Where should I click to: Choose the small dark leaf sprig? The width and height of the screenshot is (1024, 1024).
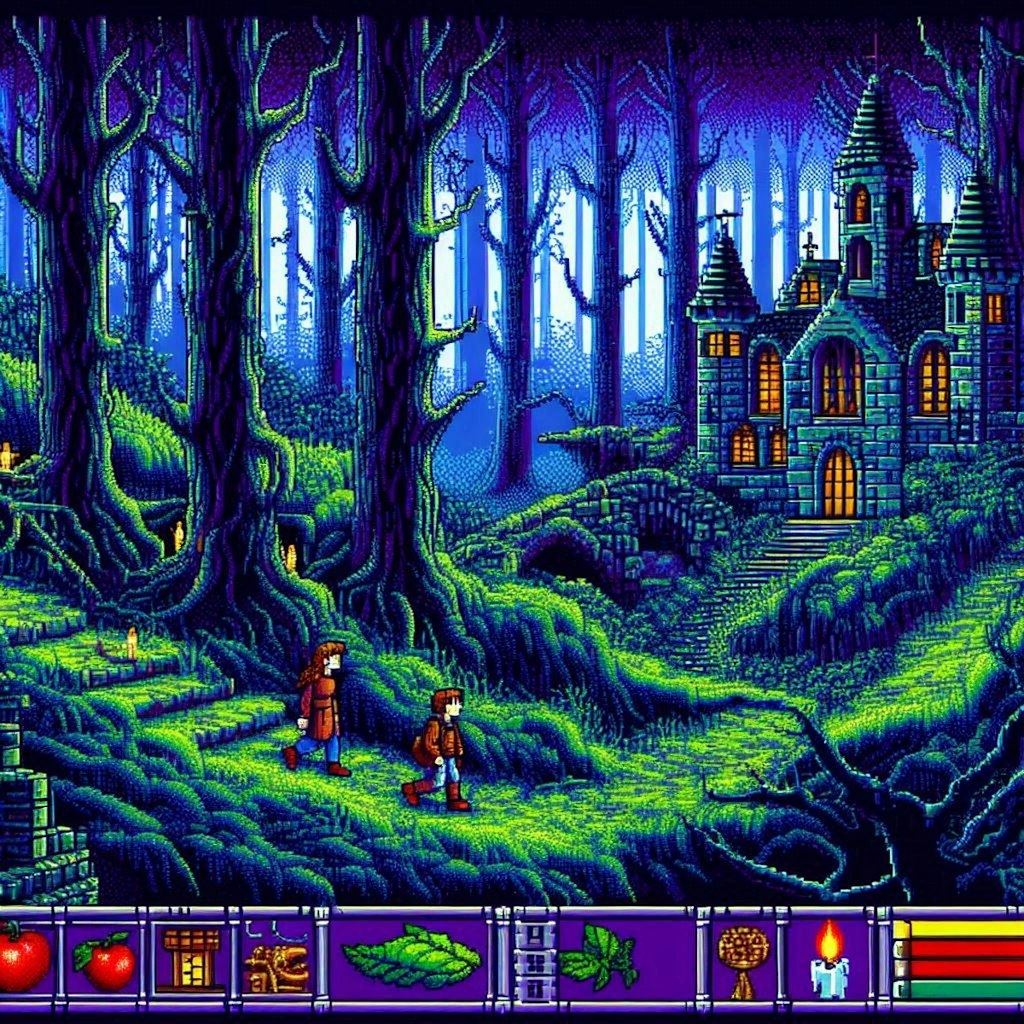pos(599,957)
